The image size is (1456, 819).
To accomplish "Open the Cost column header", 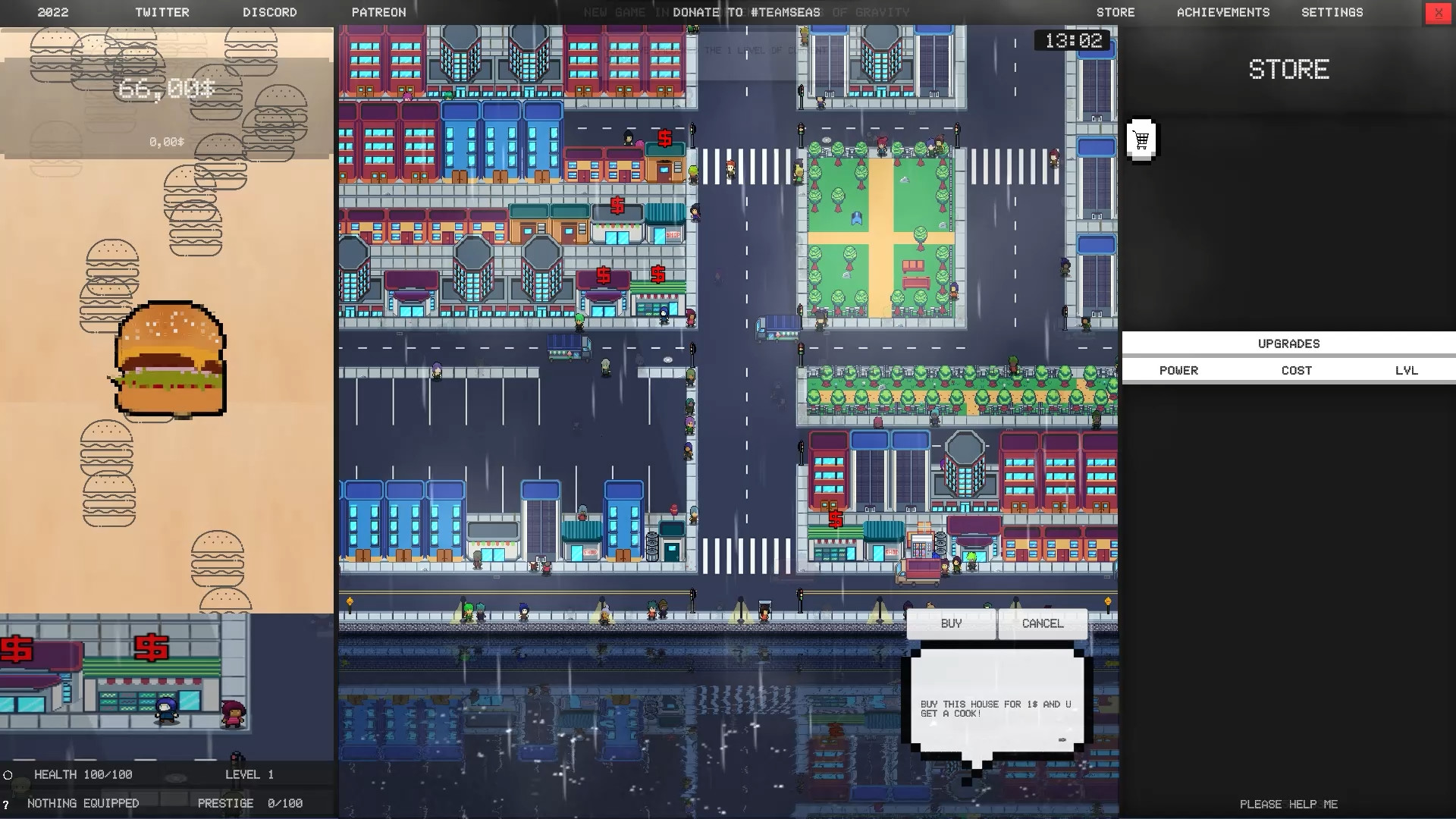I will (x=1297, y=370).
